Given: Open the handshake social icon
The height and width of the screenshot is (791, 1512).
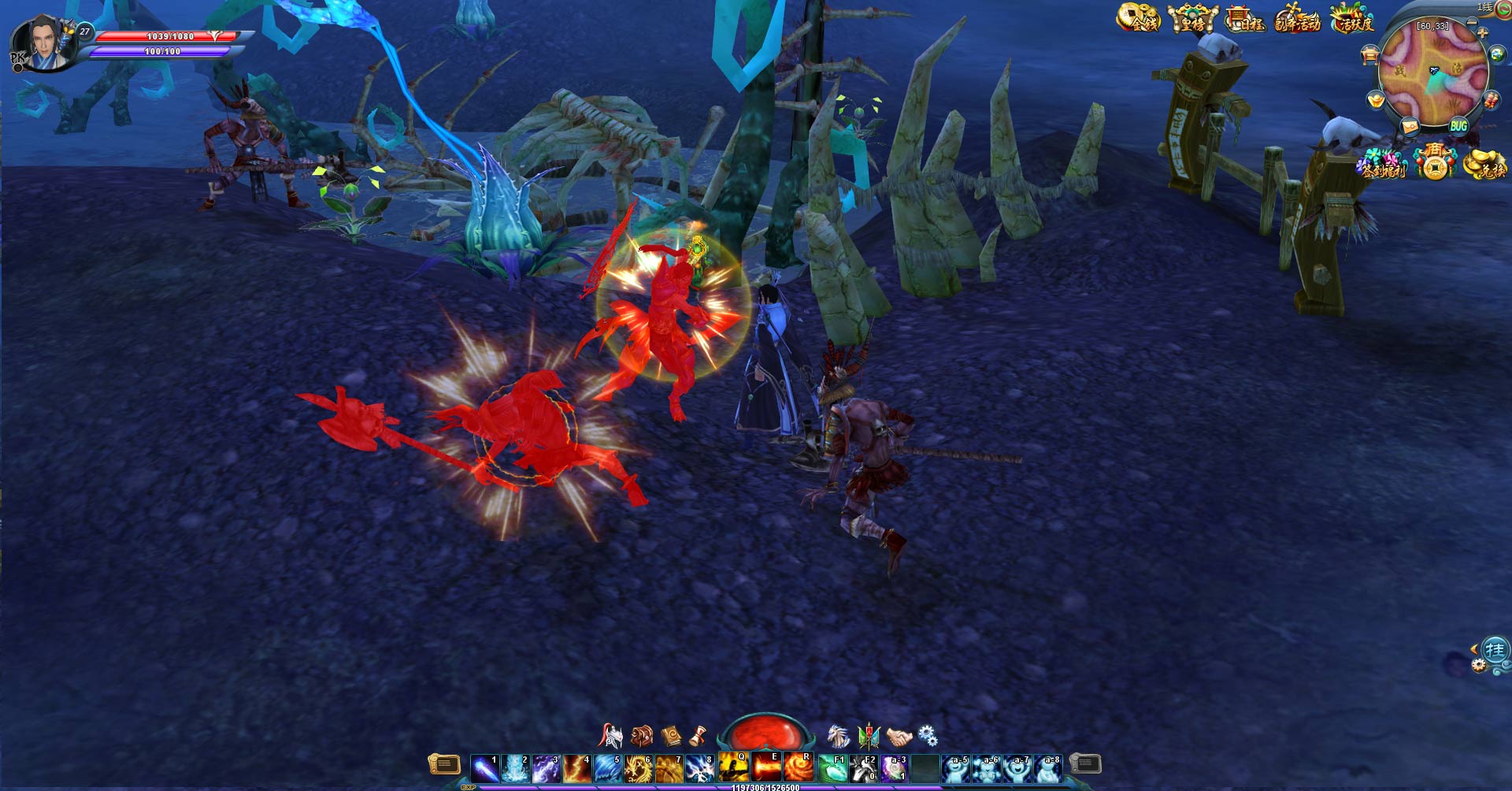Looking at the screenshot, I should coord(899,736).
